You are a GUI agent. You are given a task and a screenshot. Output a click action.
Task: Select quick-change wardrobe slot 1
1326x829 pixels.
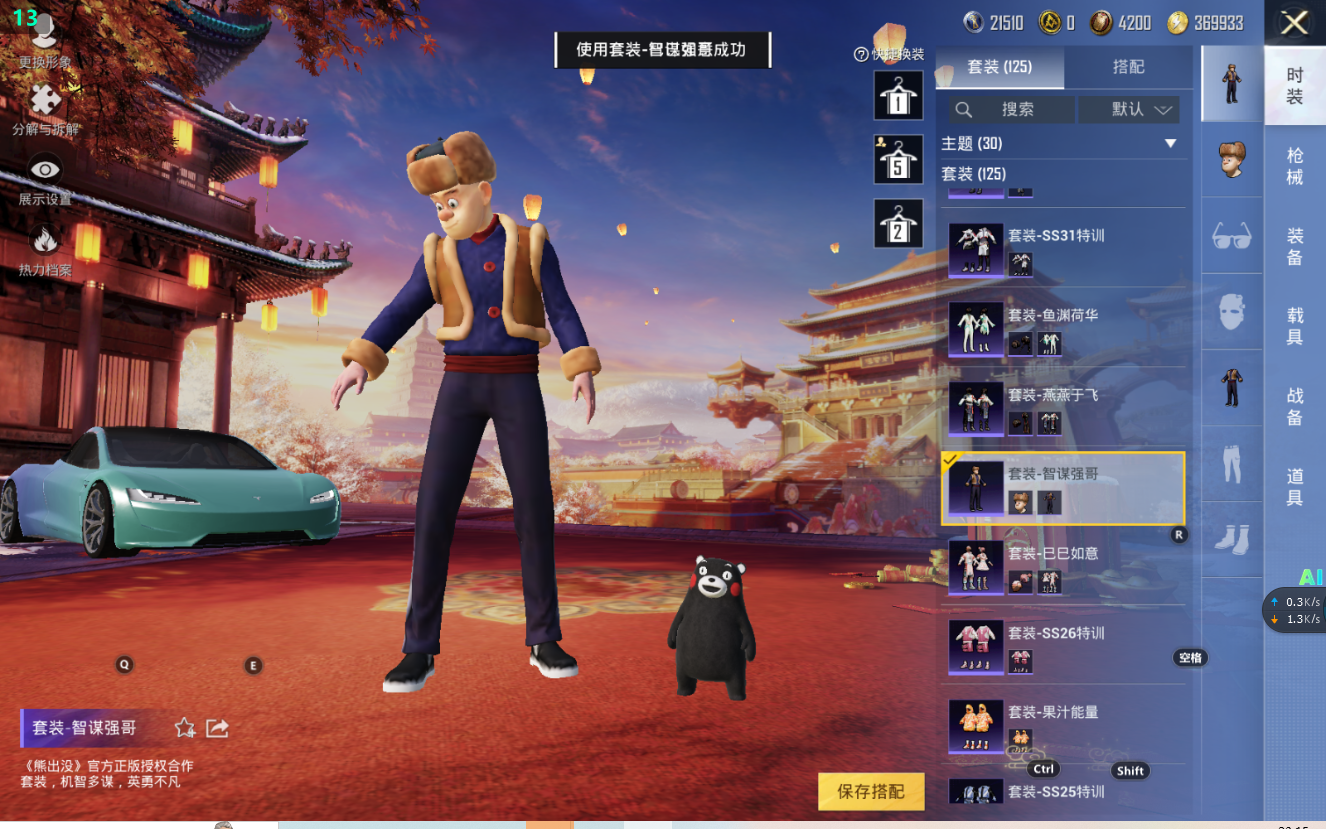pyautogui.click(x=897, y=96)
